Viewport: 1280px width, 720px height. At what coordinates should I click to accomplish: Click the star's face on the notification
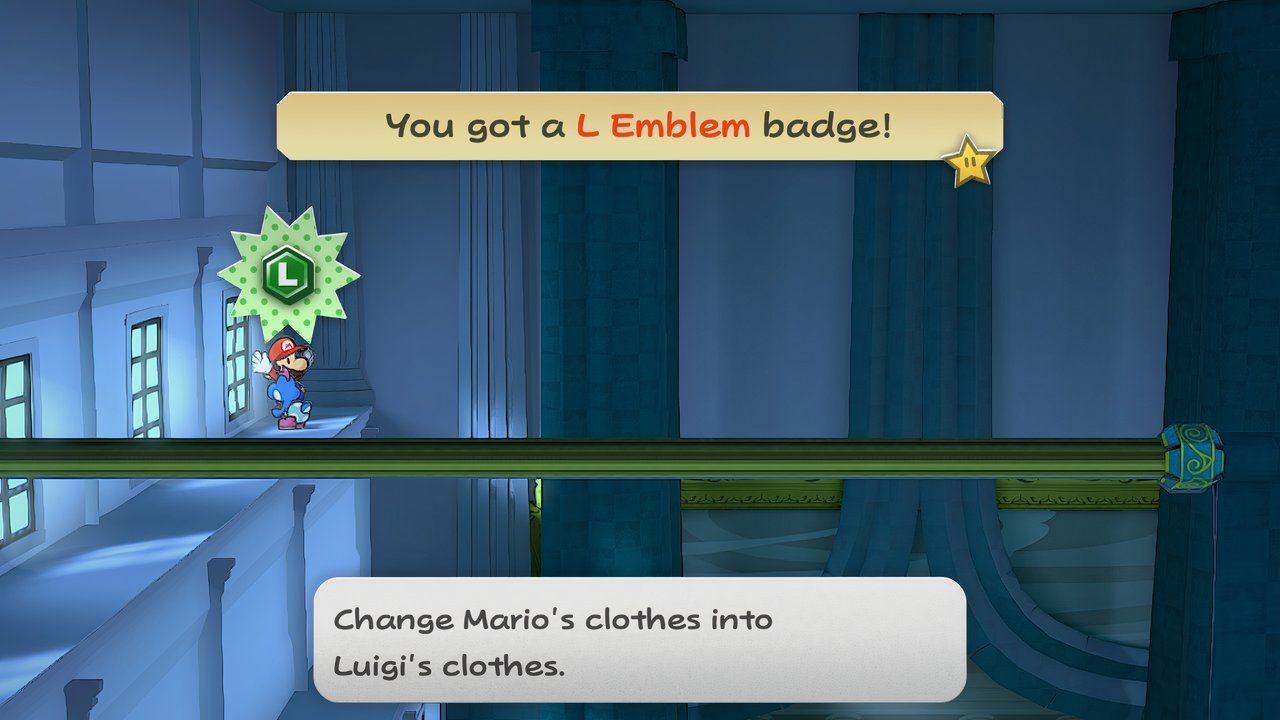pyautogui.click(x=969, y=160)
